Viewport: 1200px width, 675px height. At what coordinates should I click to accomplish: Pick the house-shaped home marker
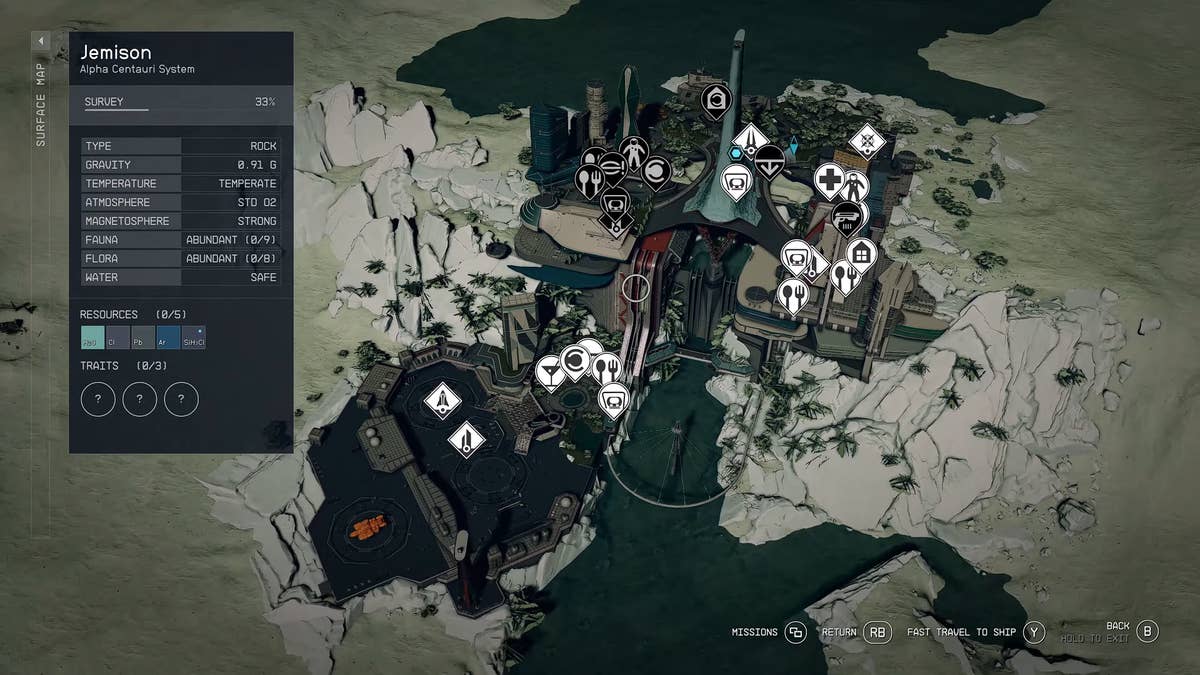[x=861, y=253]
